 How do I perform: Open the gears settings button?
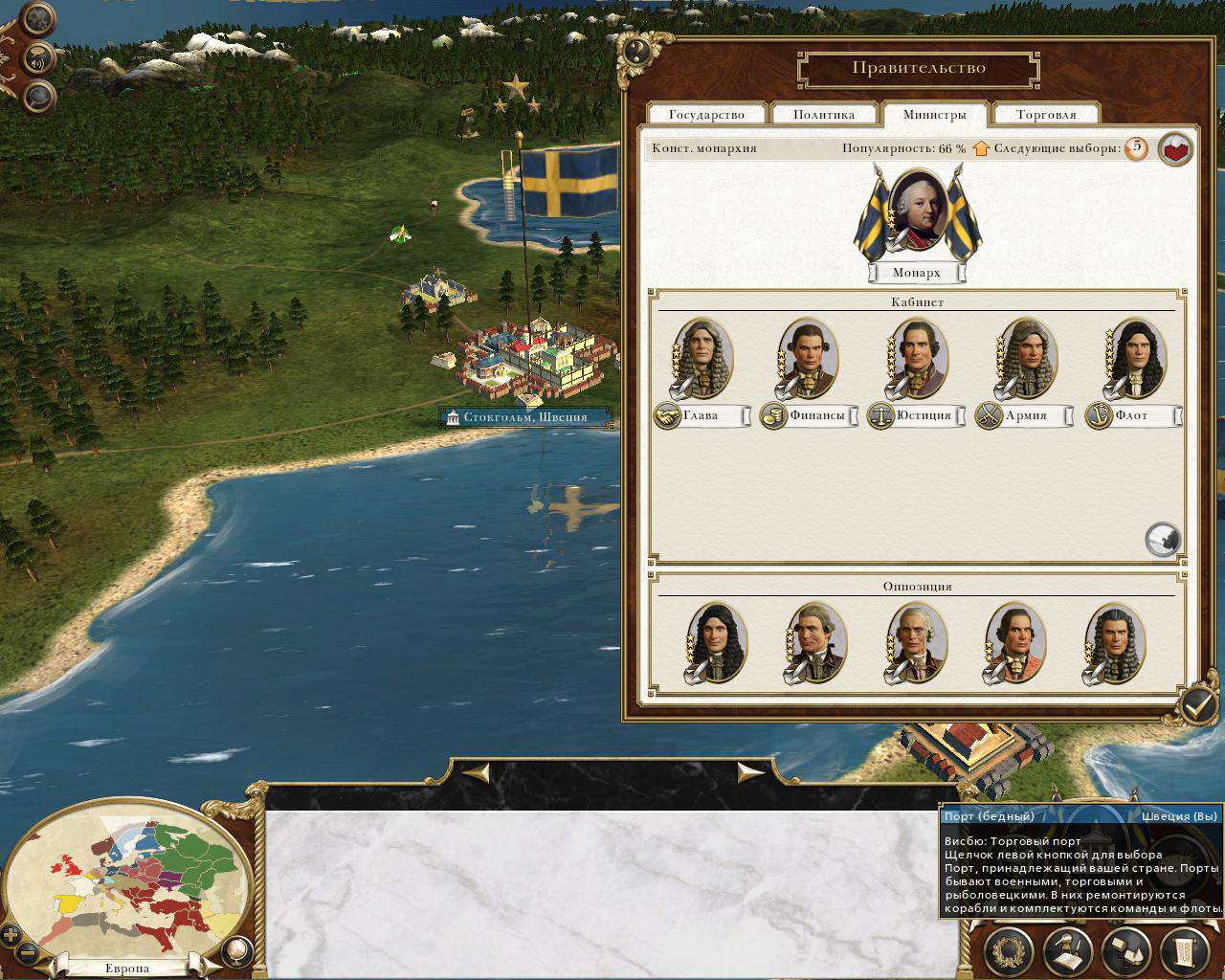click(38, 18)
